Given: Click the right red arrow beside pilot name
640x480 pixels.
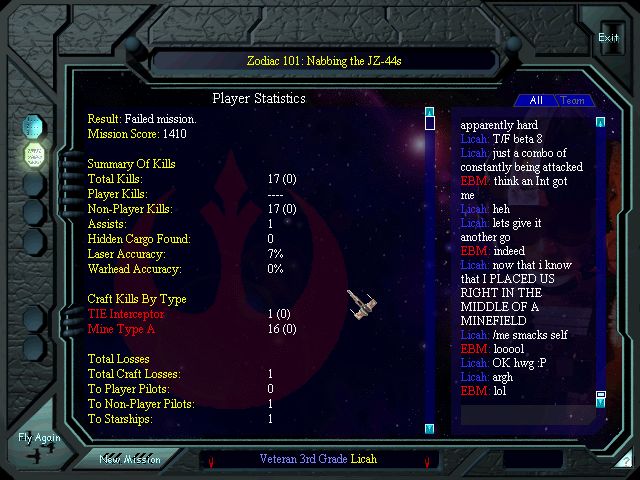Looking at the screenshot, I should click(x=427, y=461).
